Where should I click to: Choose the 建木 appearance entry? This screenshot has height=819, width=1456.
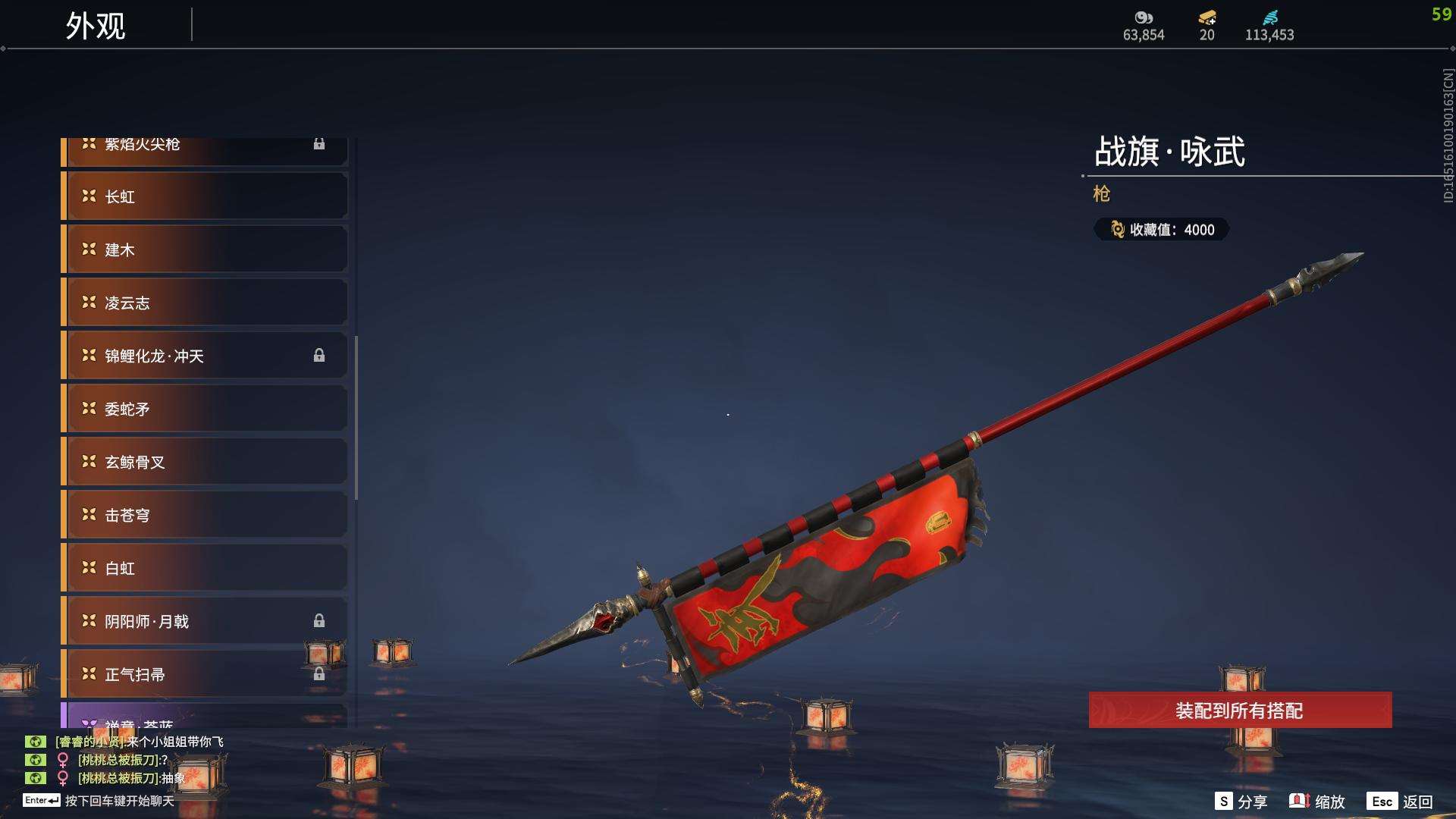coord(205,249)
